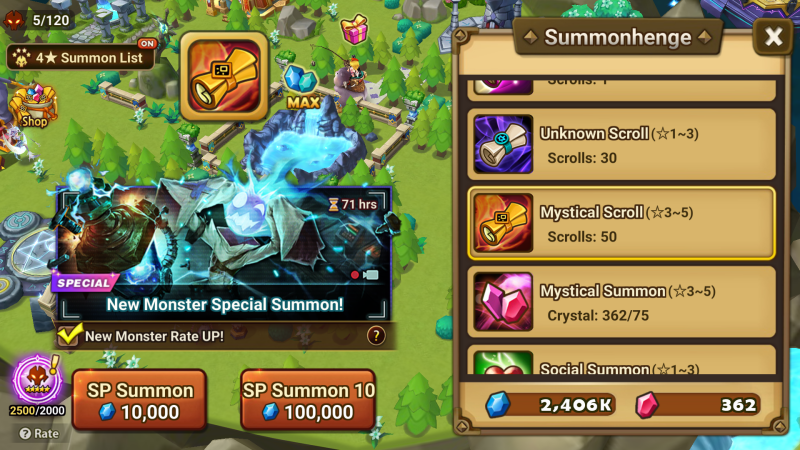This screenshot has width=800, height=450.
Task: Open the question mark help button
Action: (376, 336)
